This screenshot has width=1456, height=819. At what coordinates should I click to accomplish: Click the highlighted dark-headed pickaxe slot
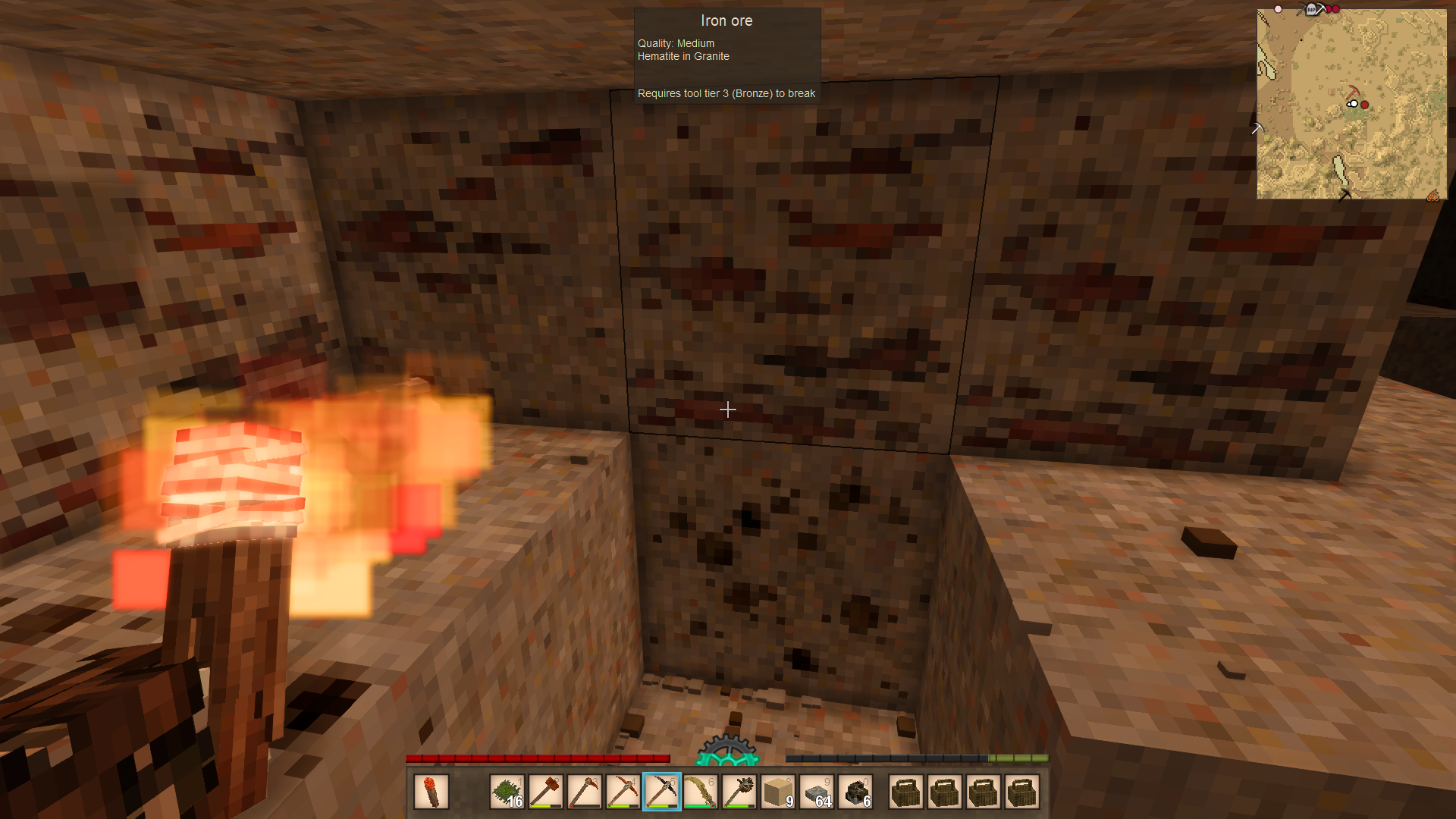tap(662, 792)
